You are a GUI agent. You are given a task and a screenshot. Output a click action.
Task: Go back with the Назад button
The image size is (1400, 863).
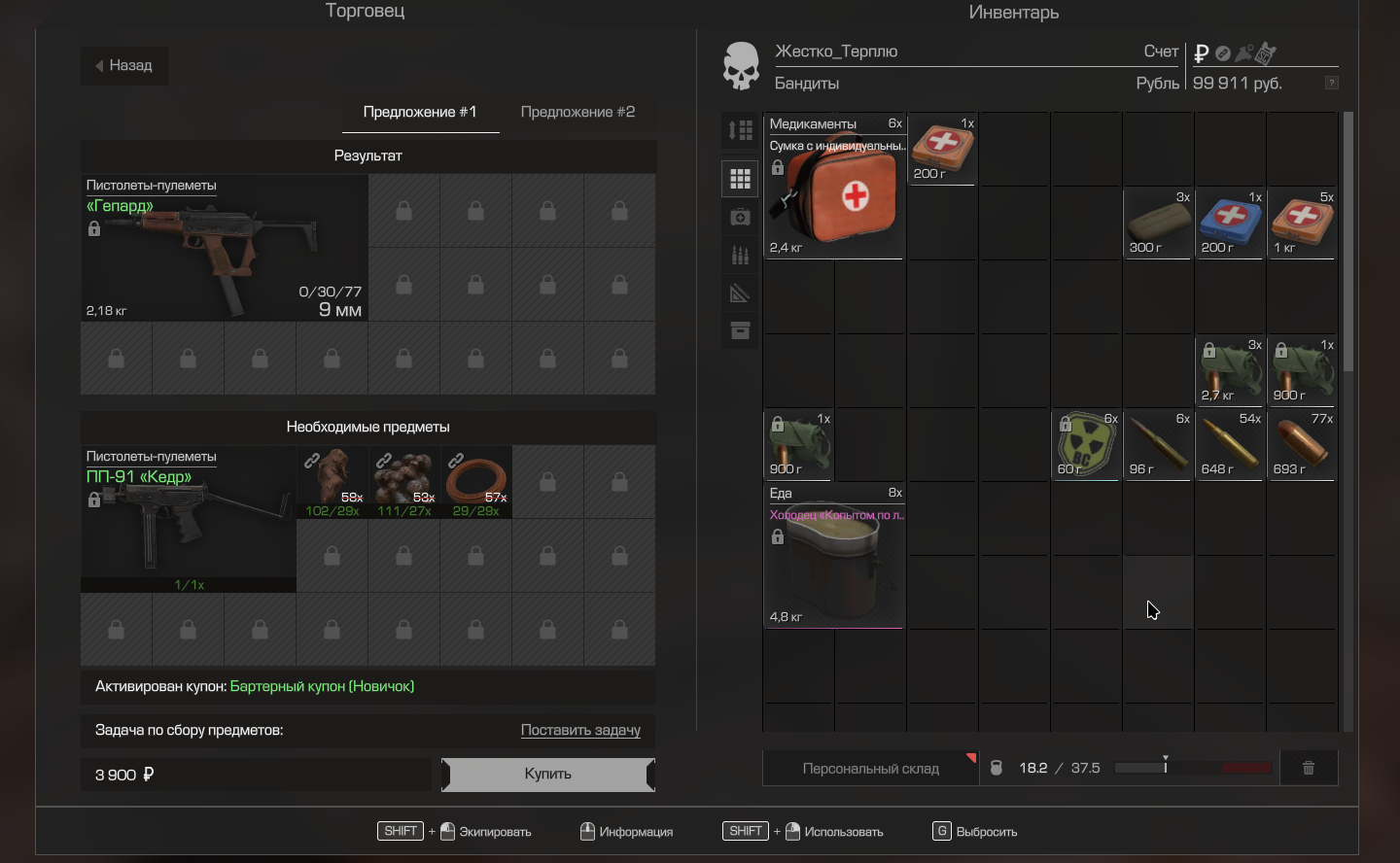(123, 66)
